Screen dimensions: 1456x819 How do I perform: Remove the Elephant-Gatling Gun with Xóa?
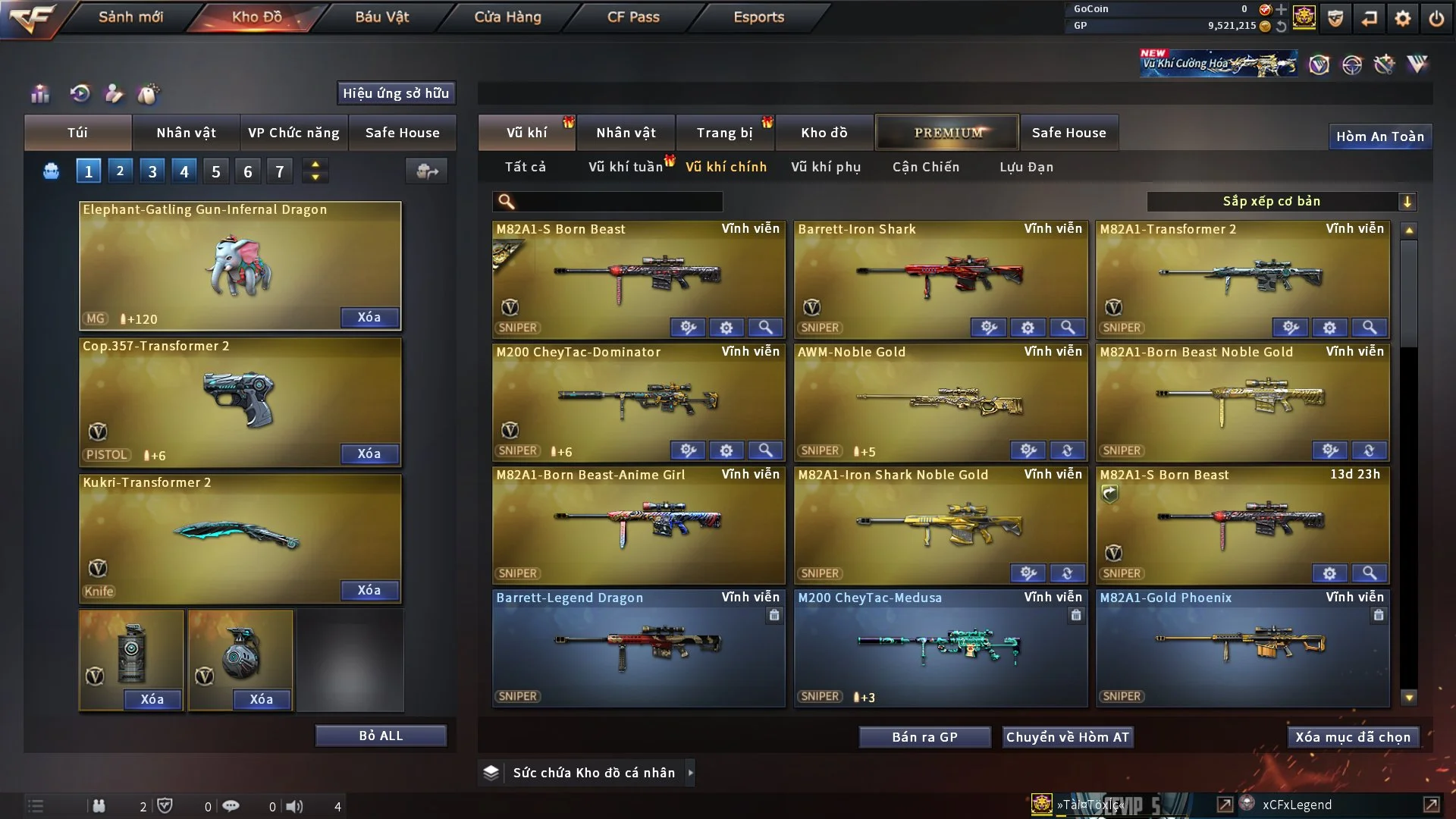369,317
